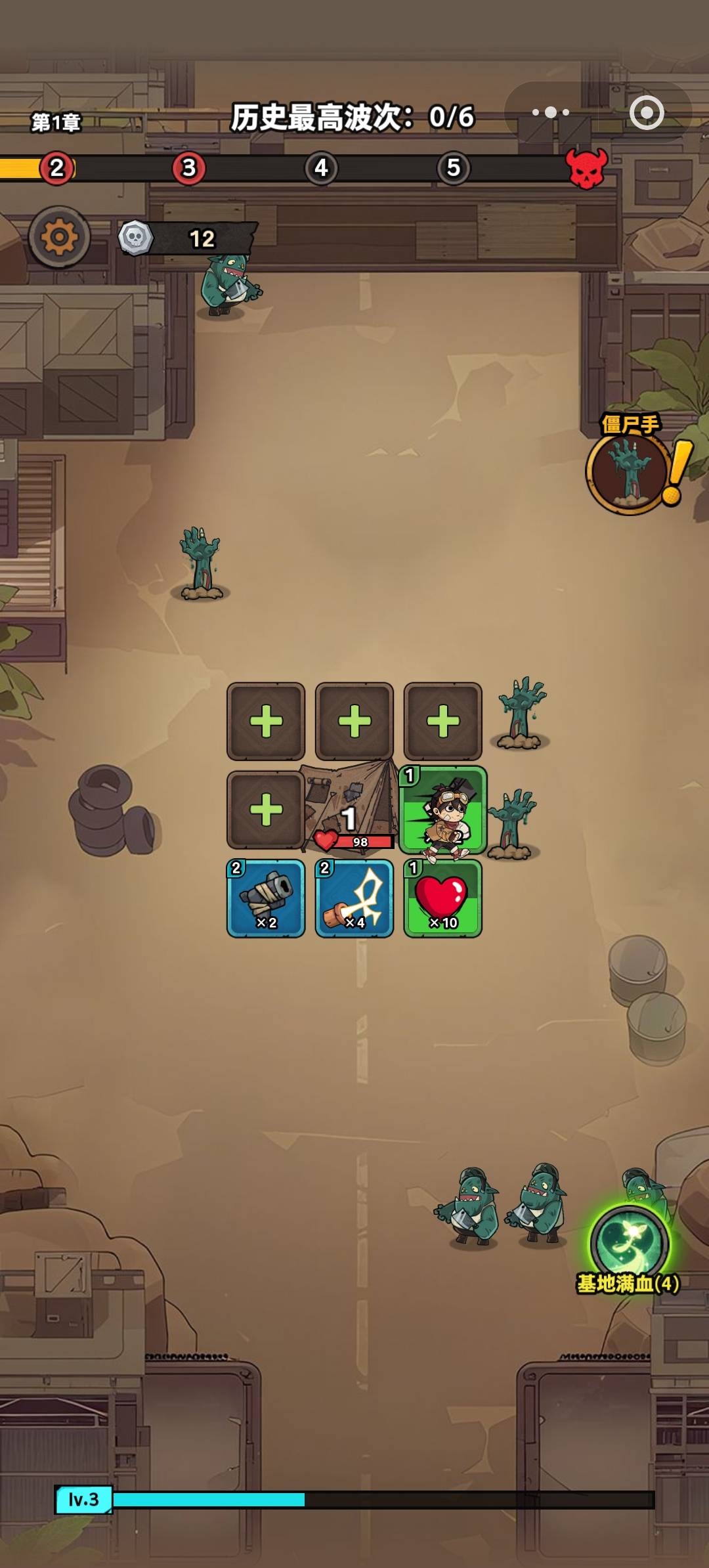Select the crossbow x4 weapon tile
The width and height of the screenshot is (709, 1568).
[354, 898]
